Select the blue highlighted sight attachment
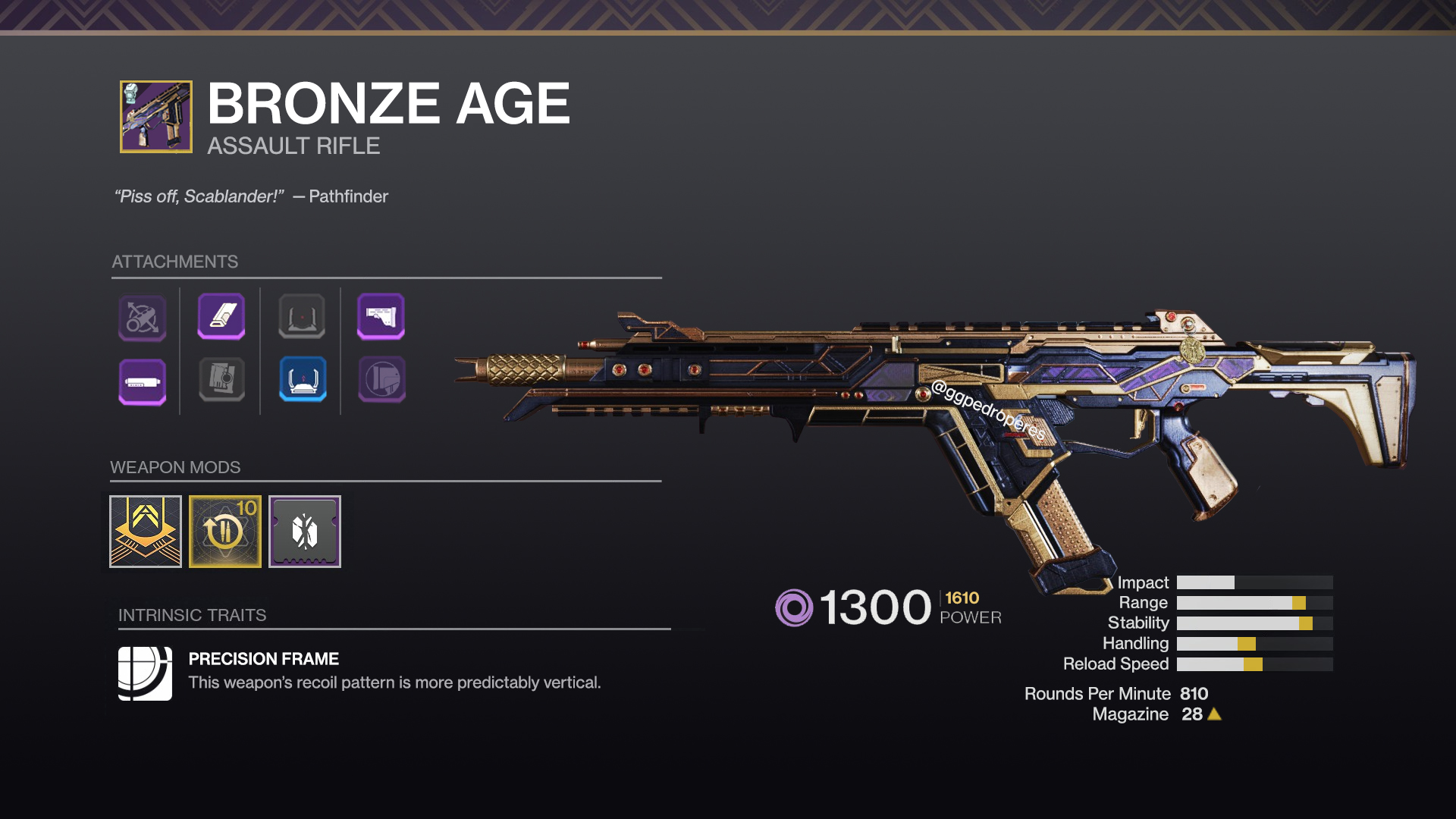 coord(302,381)
